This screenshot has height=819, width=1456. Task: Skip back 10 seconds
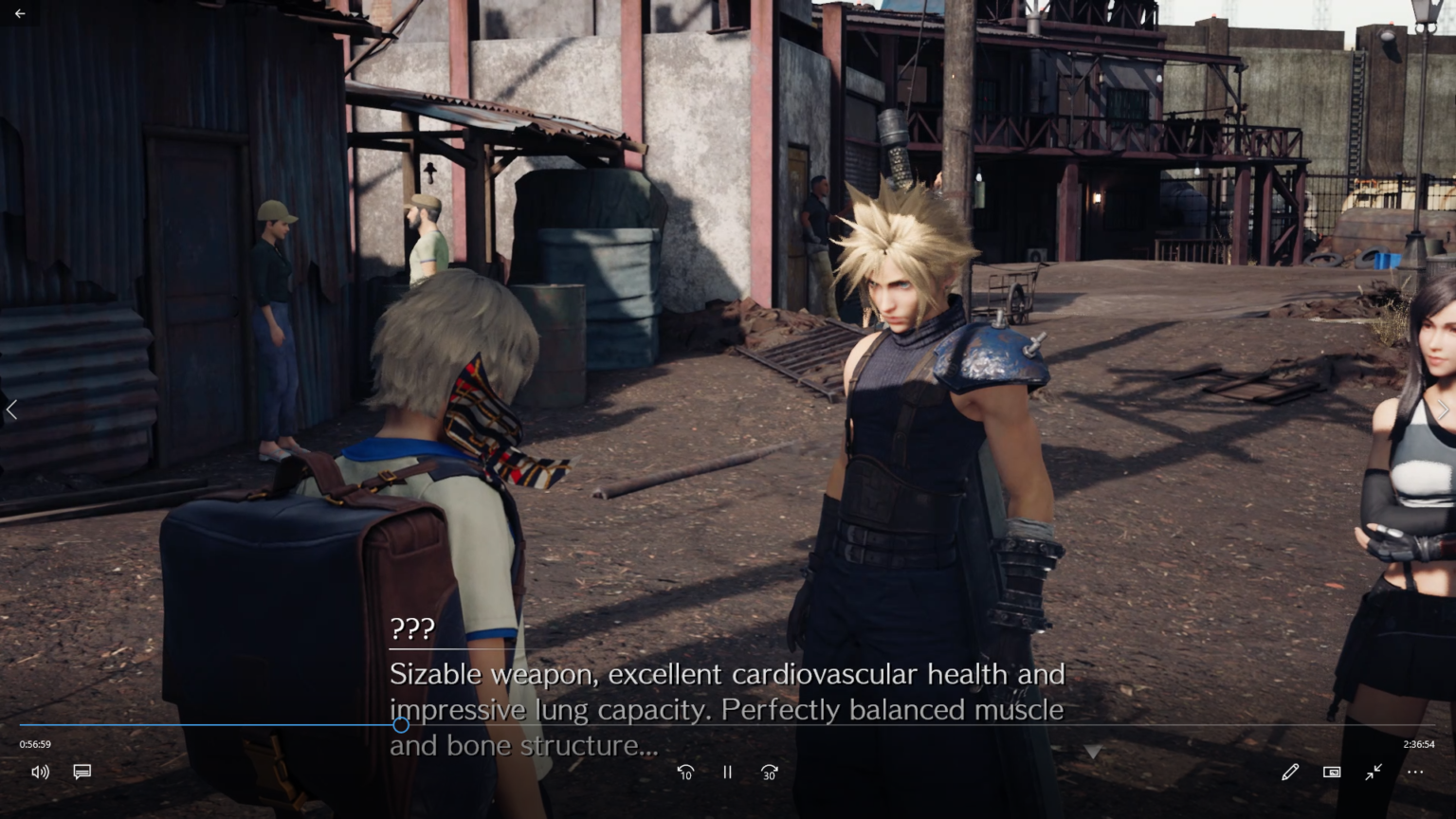point(685,773)
